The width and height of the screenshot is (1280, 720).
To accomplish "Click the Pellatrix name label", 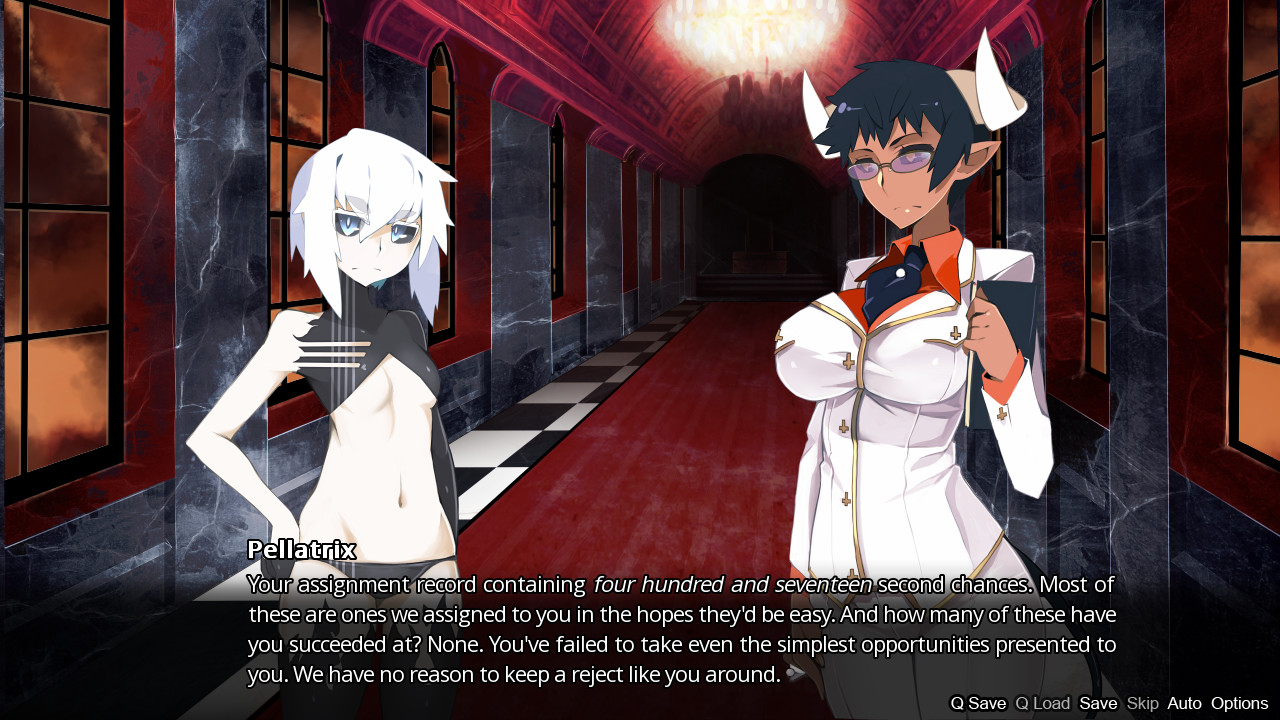I will [x=302, y=549].
